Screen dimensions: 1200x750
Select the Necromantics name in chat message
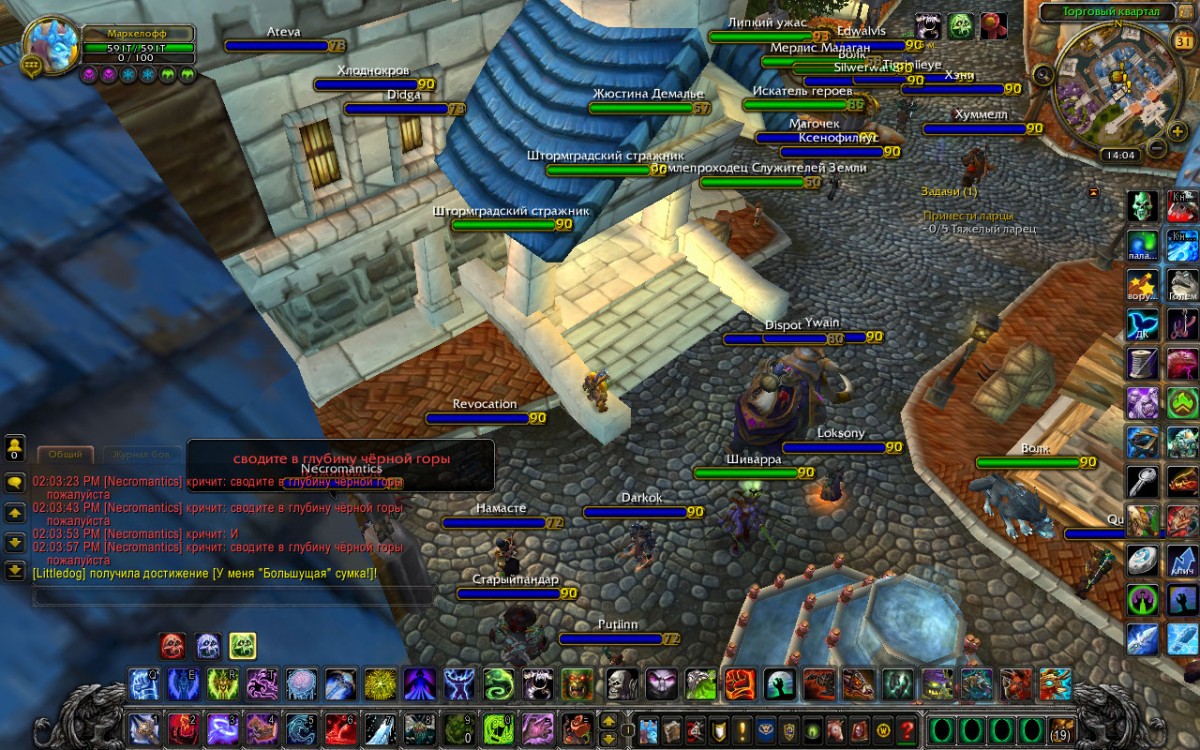pyautogui.click(x=145, y=481)
